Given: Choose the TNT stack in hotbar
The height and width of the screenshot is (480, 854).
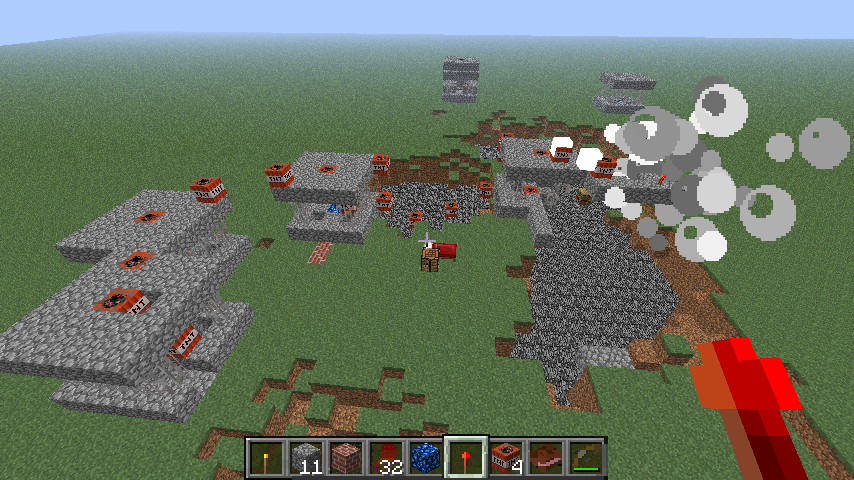Looking at the screenshot, I should click(506, 458).
